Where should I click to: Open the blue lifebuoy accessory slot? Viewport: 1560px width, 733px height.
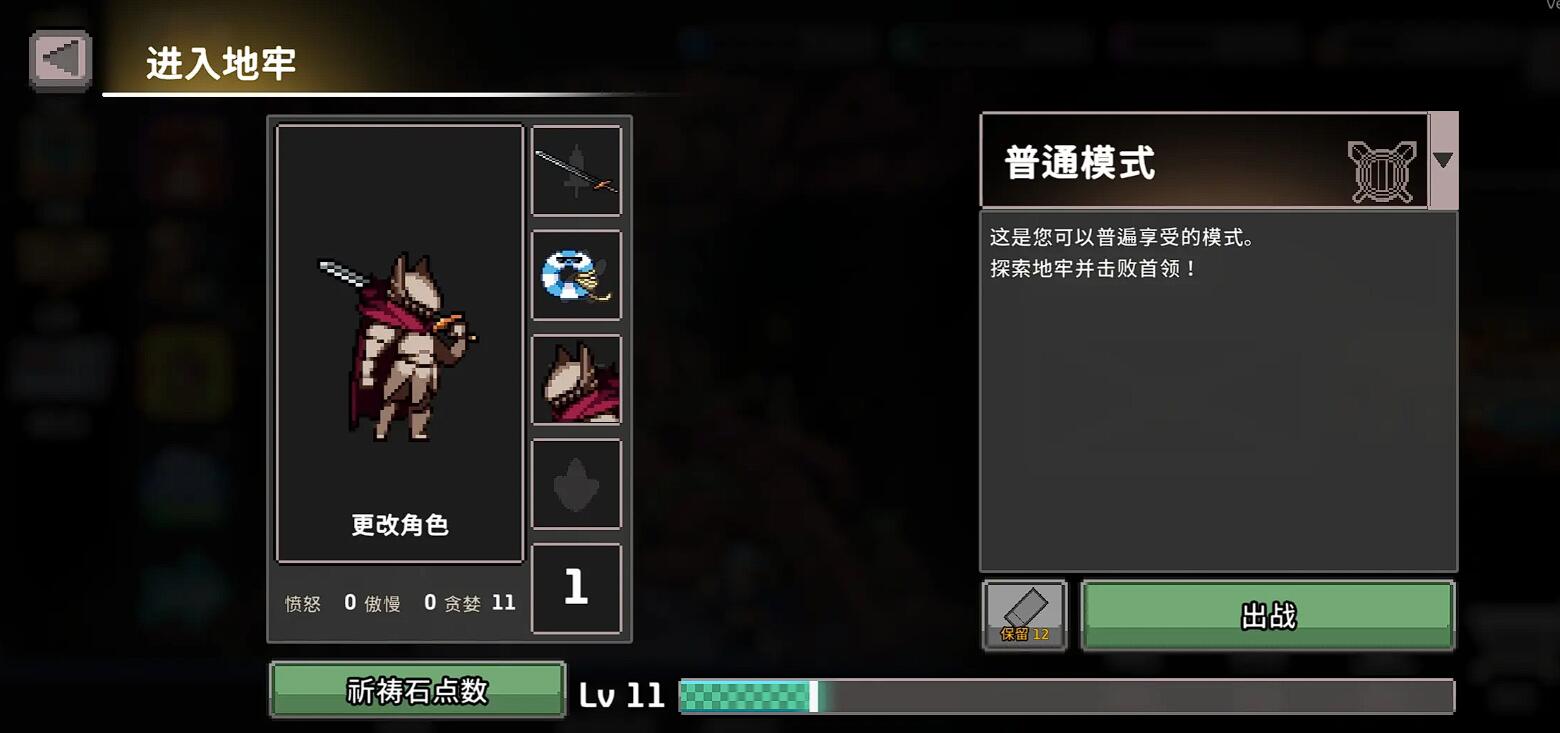point(577,274)
